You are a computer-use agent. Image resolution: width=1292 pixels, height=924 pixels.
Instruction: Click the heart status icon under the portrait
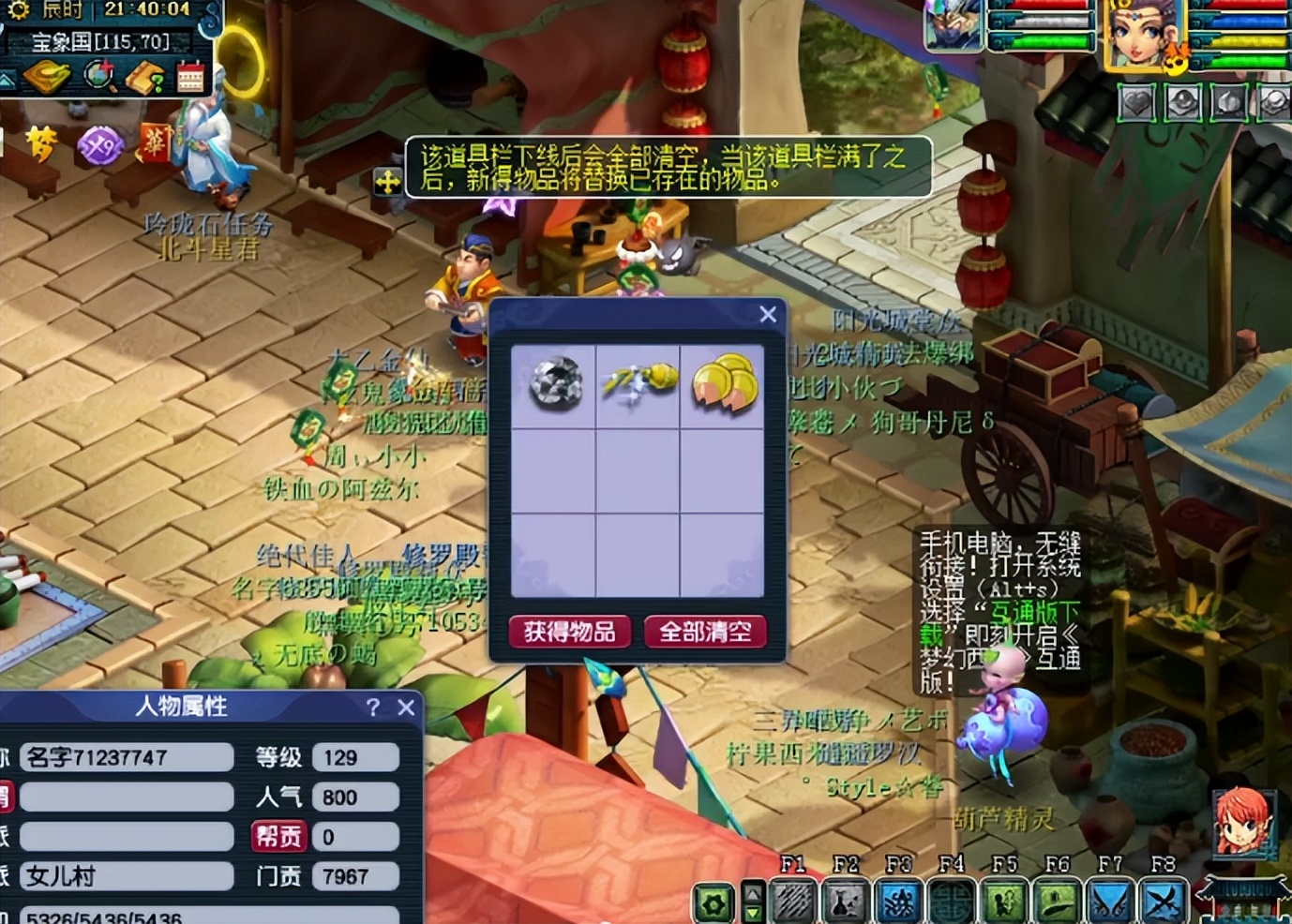1134,103
